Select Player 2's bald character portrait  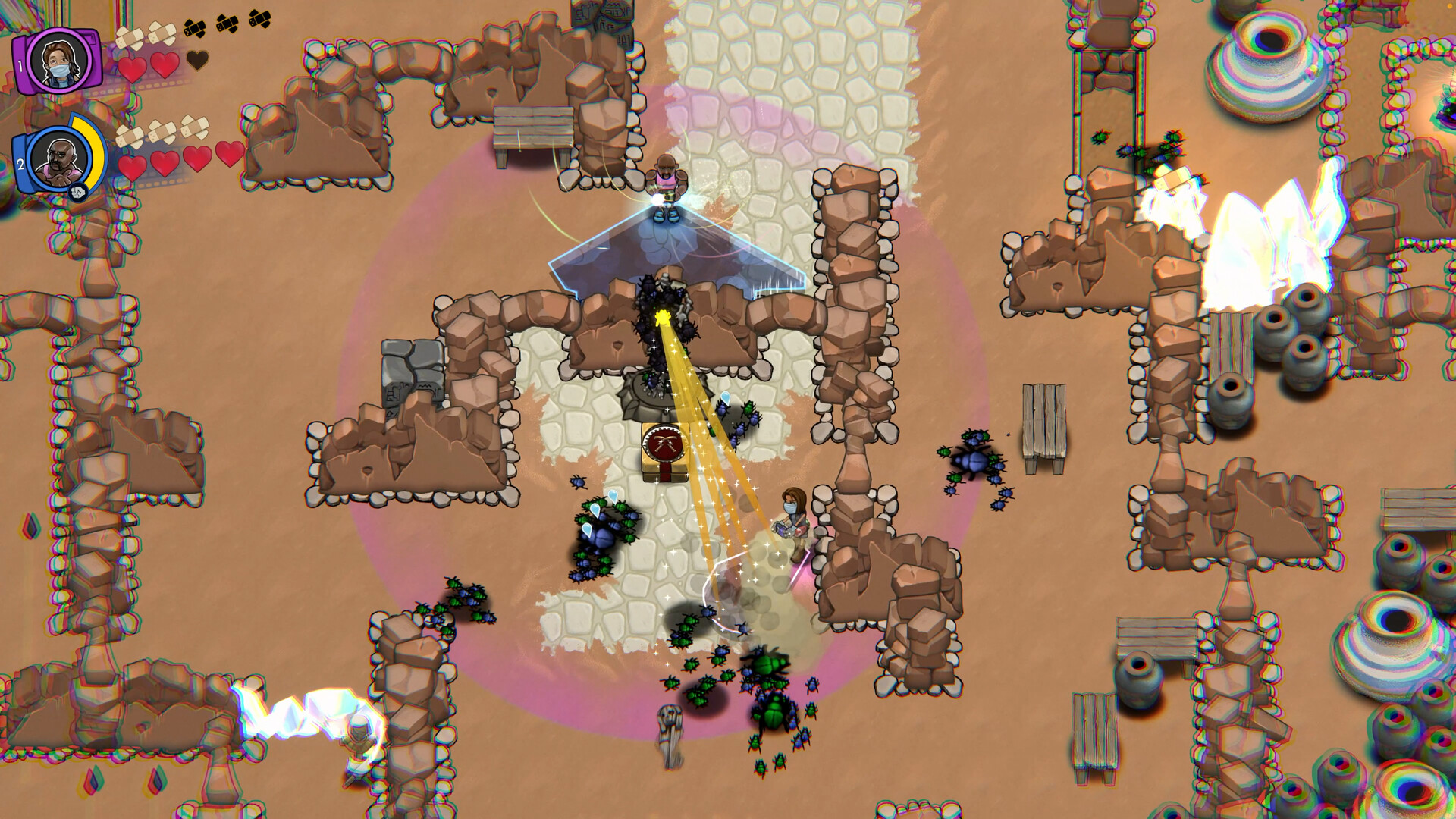(58, 159)
